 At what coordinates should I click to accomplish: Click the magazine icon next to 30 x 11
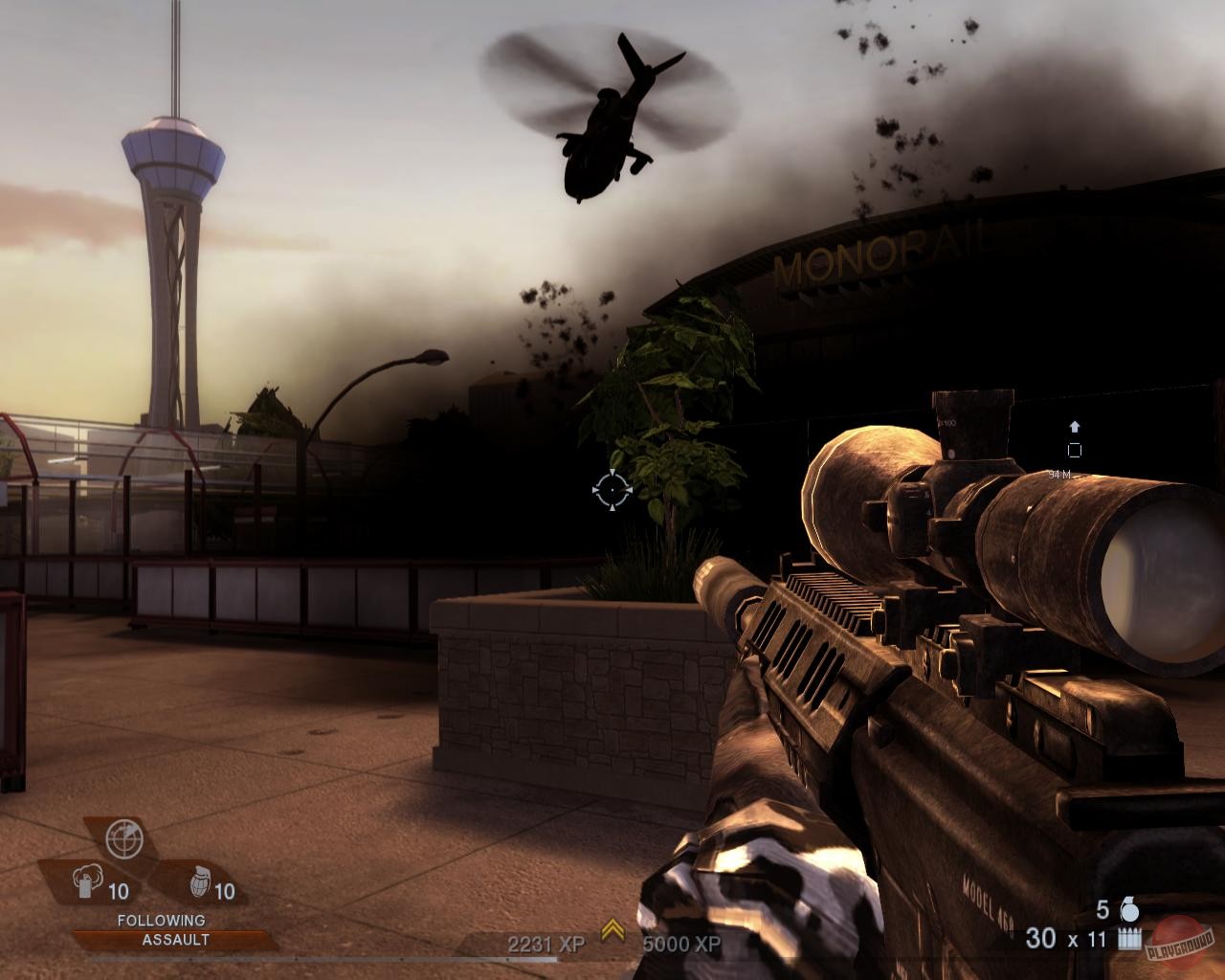[x=1130, y=939]
